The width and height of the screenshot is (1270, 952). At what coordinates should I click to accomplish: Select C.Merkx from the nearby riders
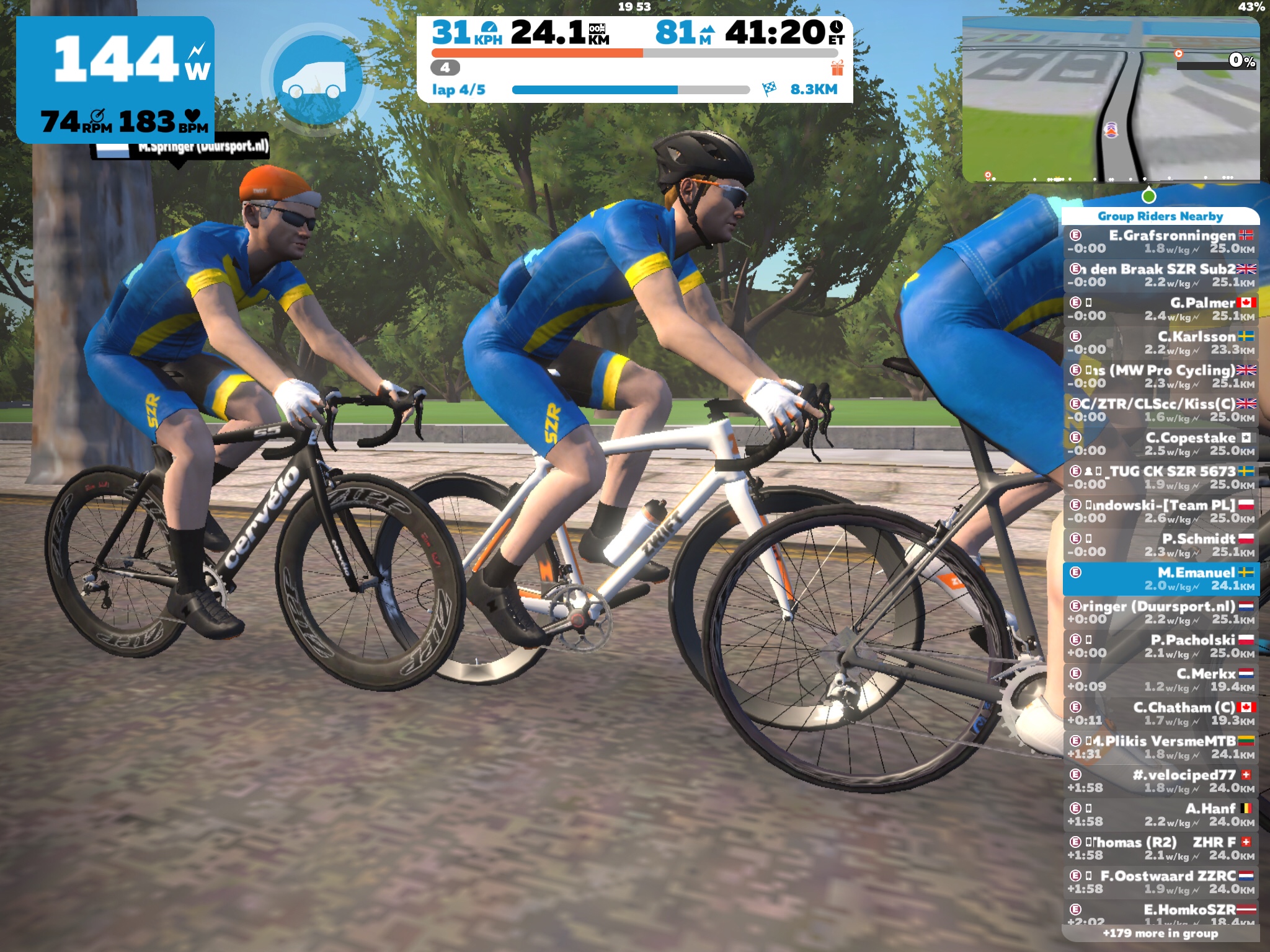(1161, 680)
